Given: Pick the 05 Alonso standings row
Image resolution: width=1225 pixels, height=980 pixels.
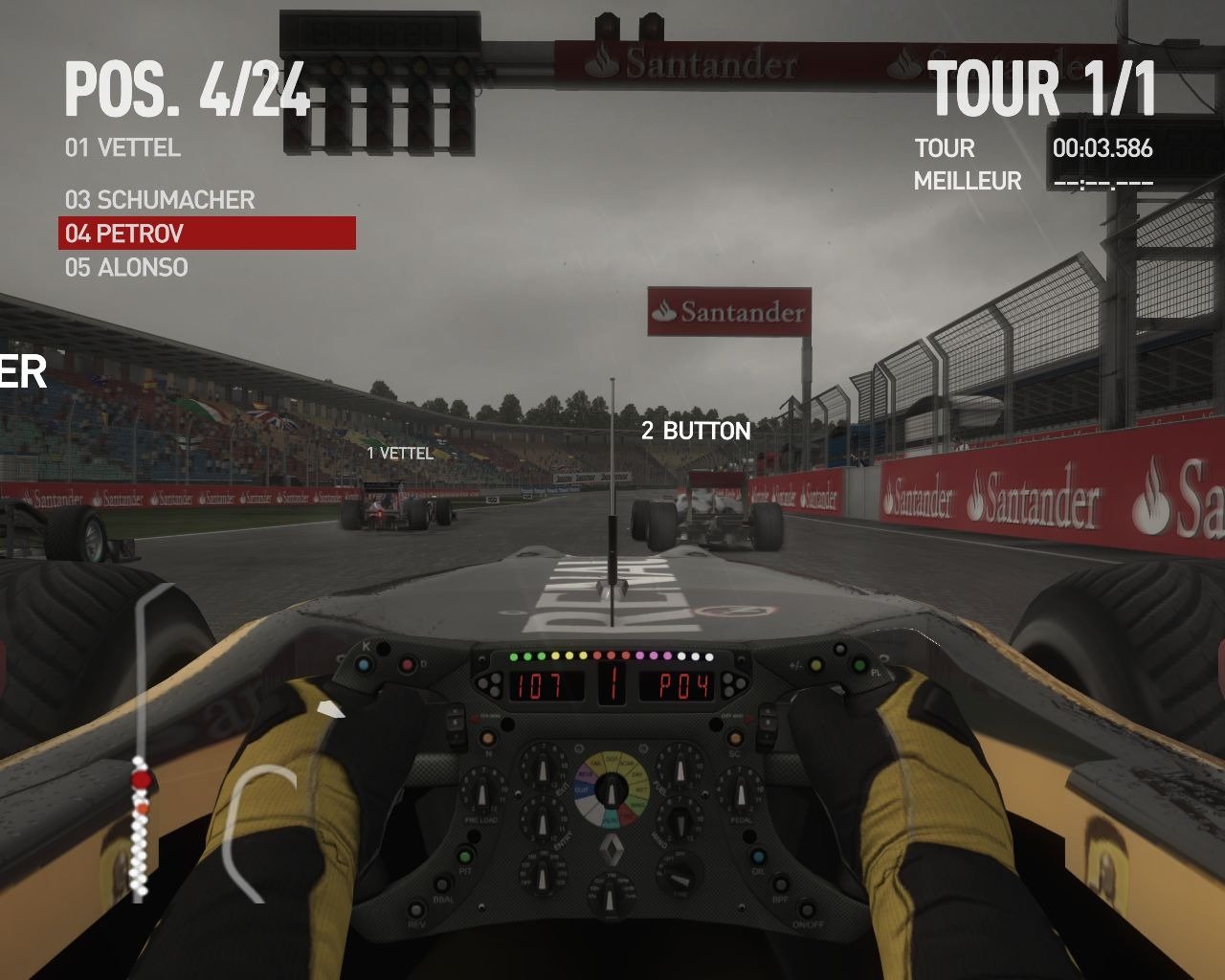Looking at the screenshot, I should tap(126, 268).
